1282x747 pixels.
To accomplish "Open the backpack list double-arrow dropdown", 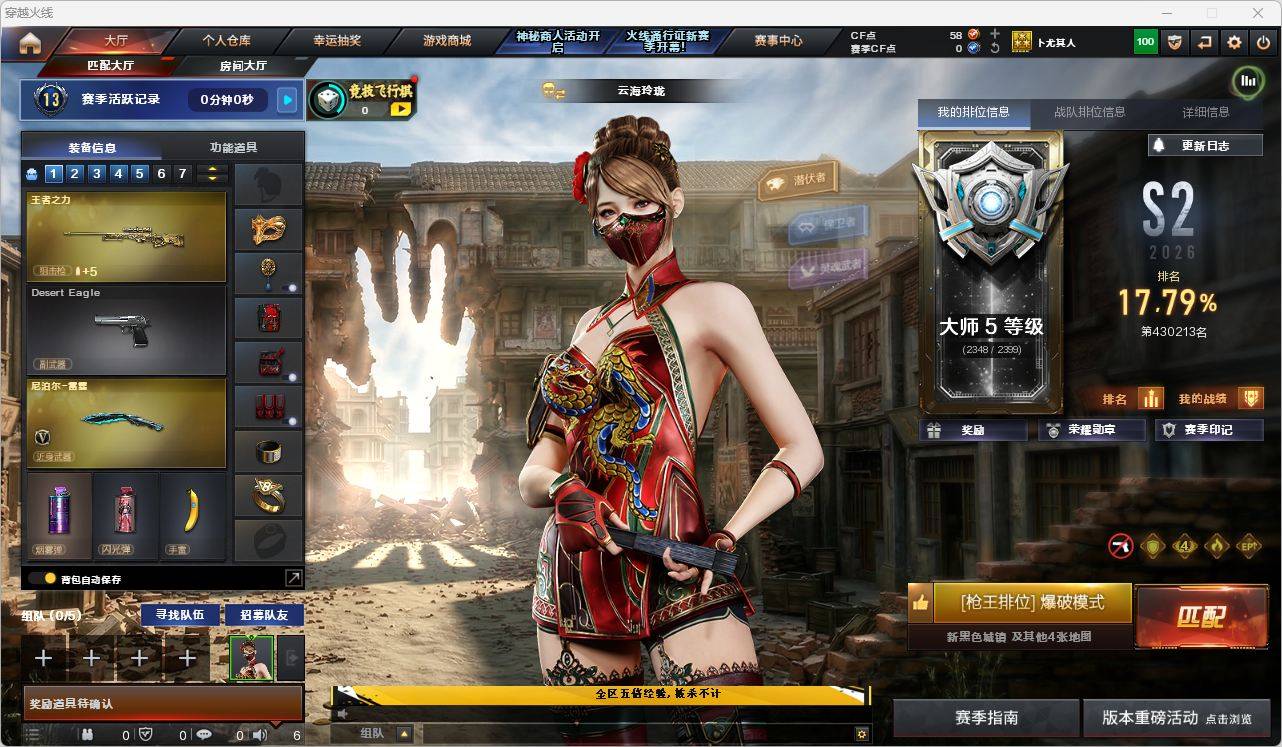I will (210, 172).
